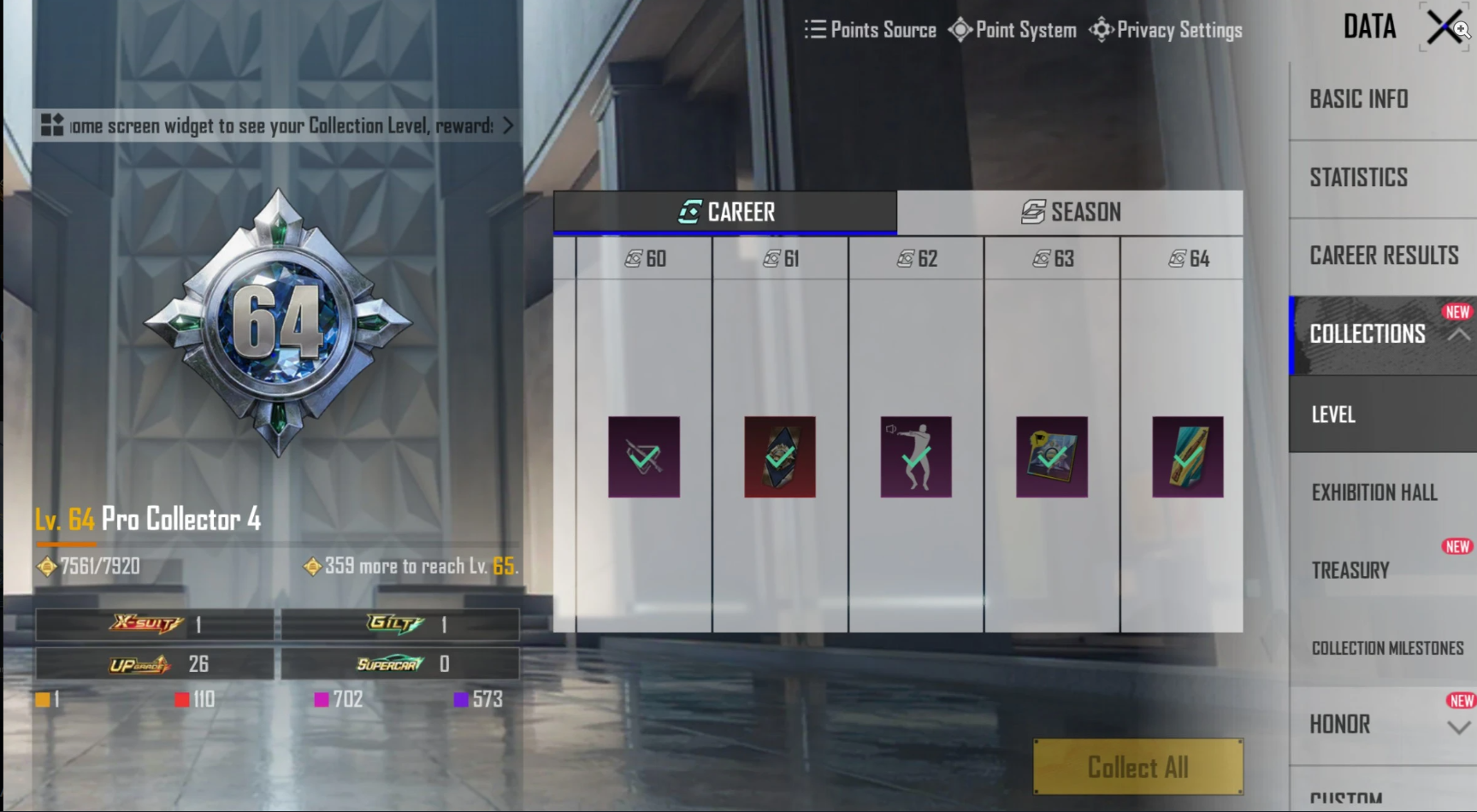The width and height of the screenshot is (1477, 812).
Task: Open Privacy Settings
Action: pos(1167,30)
